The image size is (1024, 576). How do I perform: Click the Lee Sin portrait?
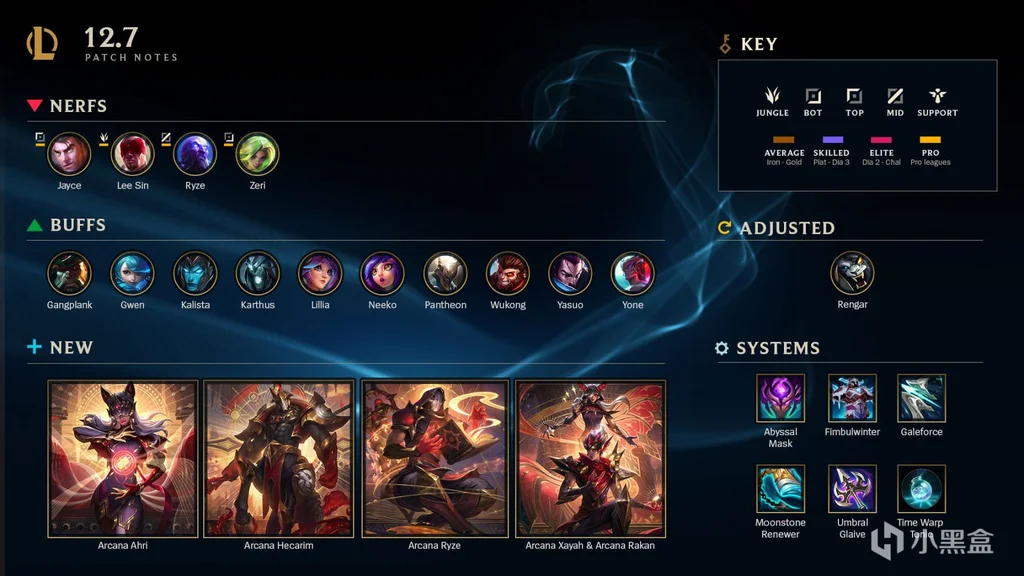(132, 154)
